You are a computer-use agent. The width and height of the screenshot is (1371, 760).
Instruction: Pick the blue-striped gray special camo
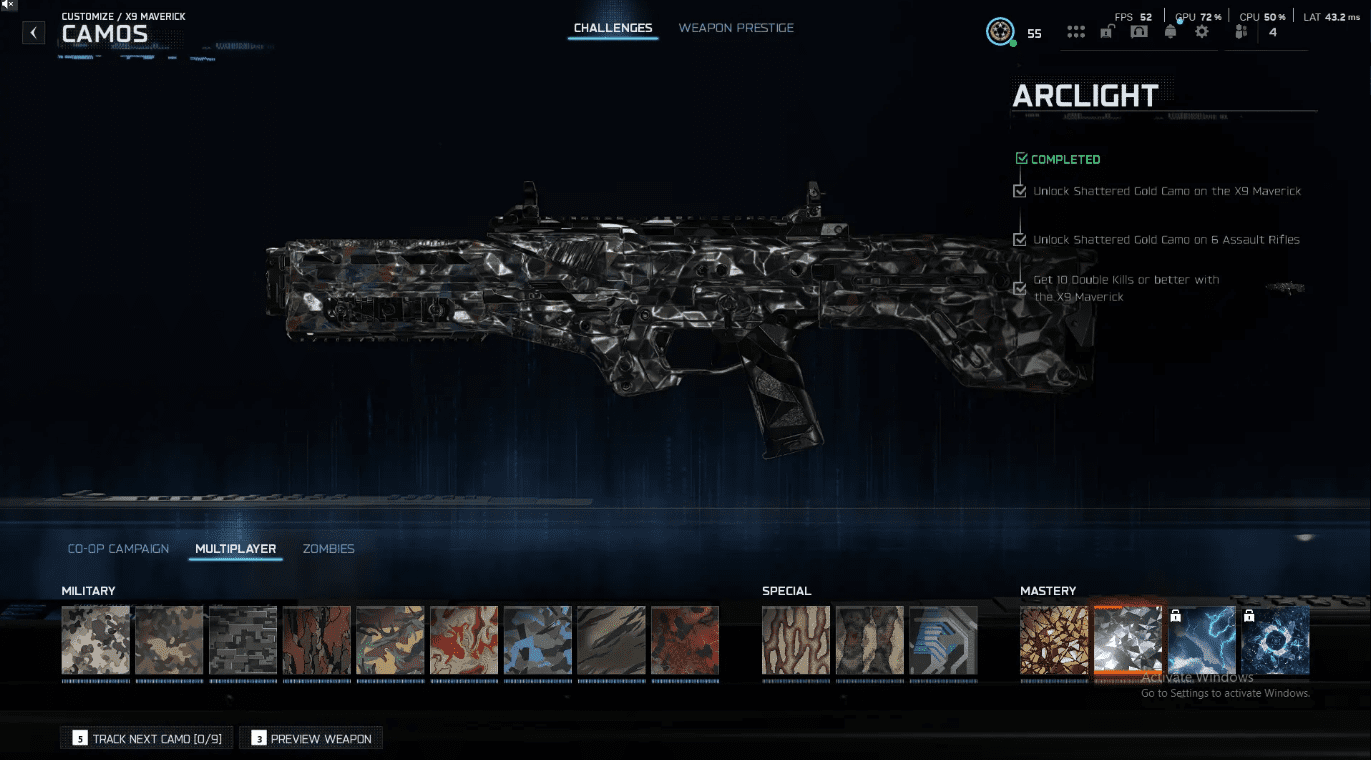pyautogui.click(x=943, y=640)
